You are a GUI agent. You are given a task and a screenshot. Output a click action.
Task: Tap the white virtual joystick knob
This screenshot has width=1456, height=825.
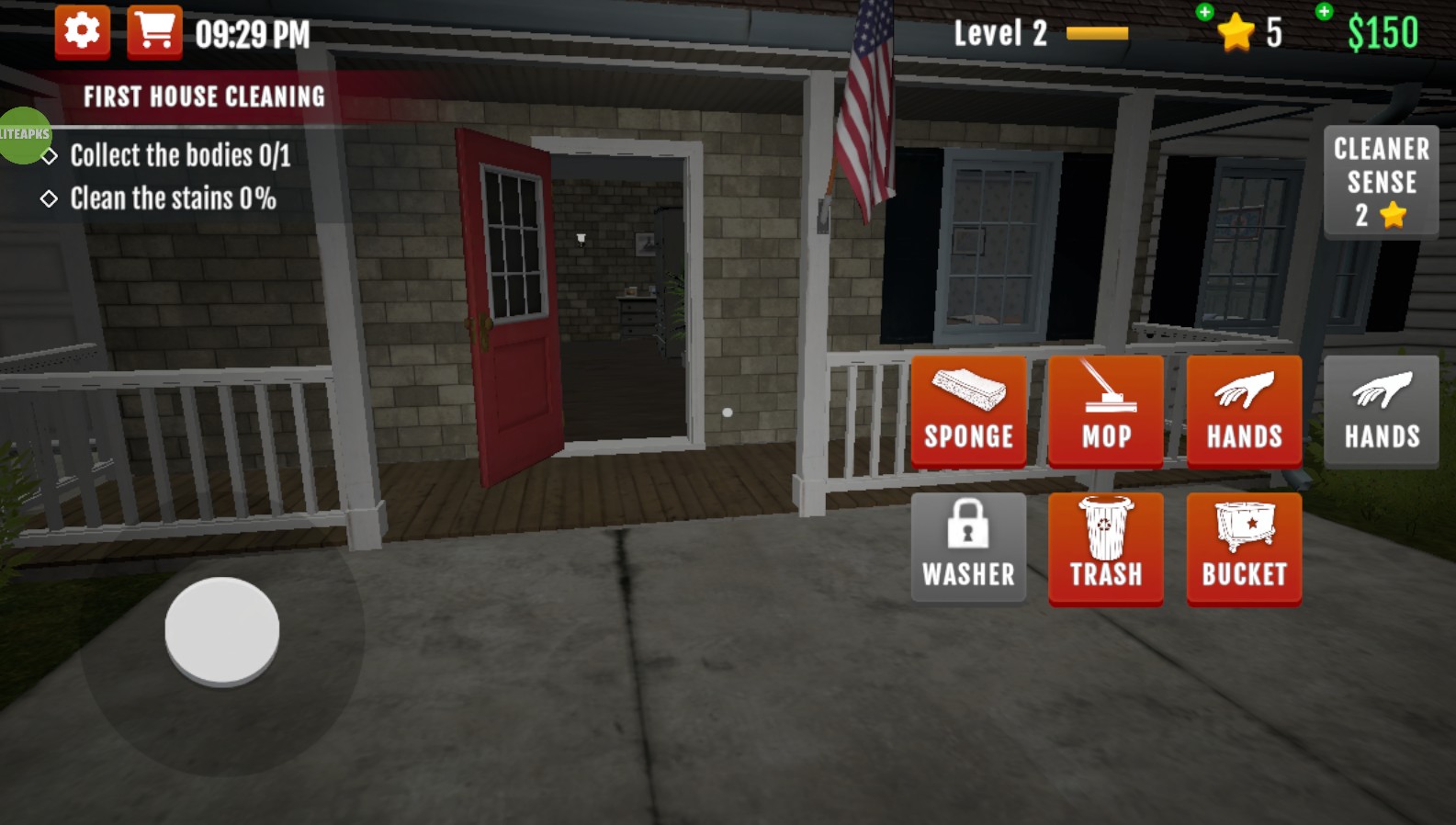(222, 630)
